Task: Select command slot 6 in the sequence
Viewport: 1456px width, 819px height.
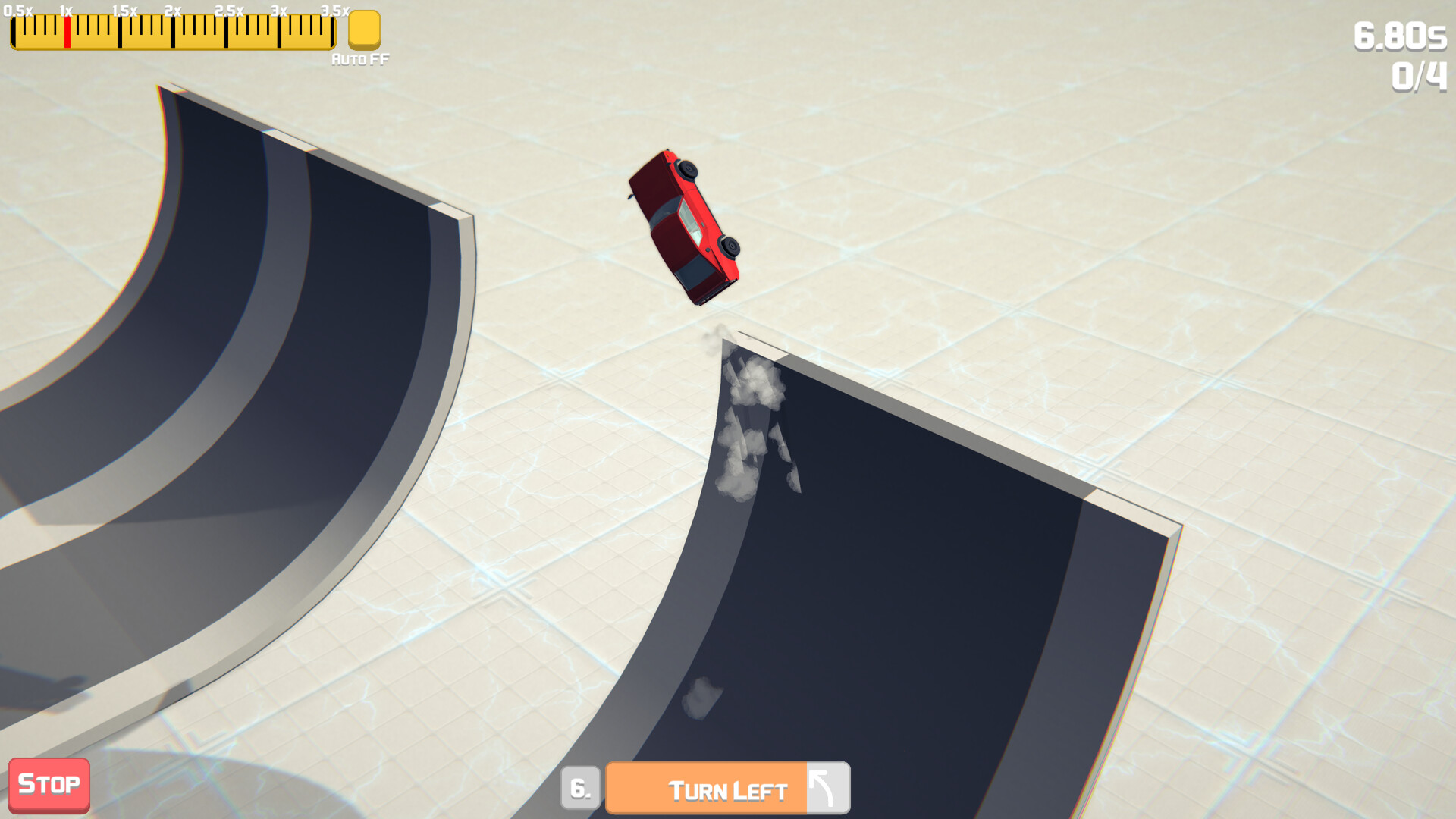Action: [x=579, y=787]
